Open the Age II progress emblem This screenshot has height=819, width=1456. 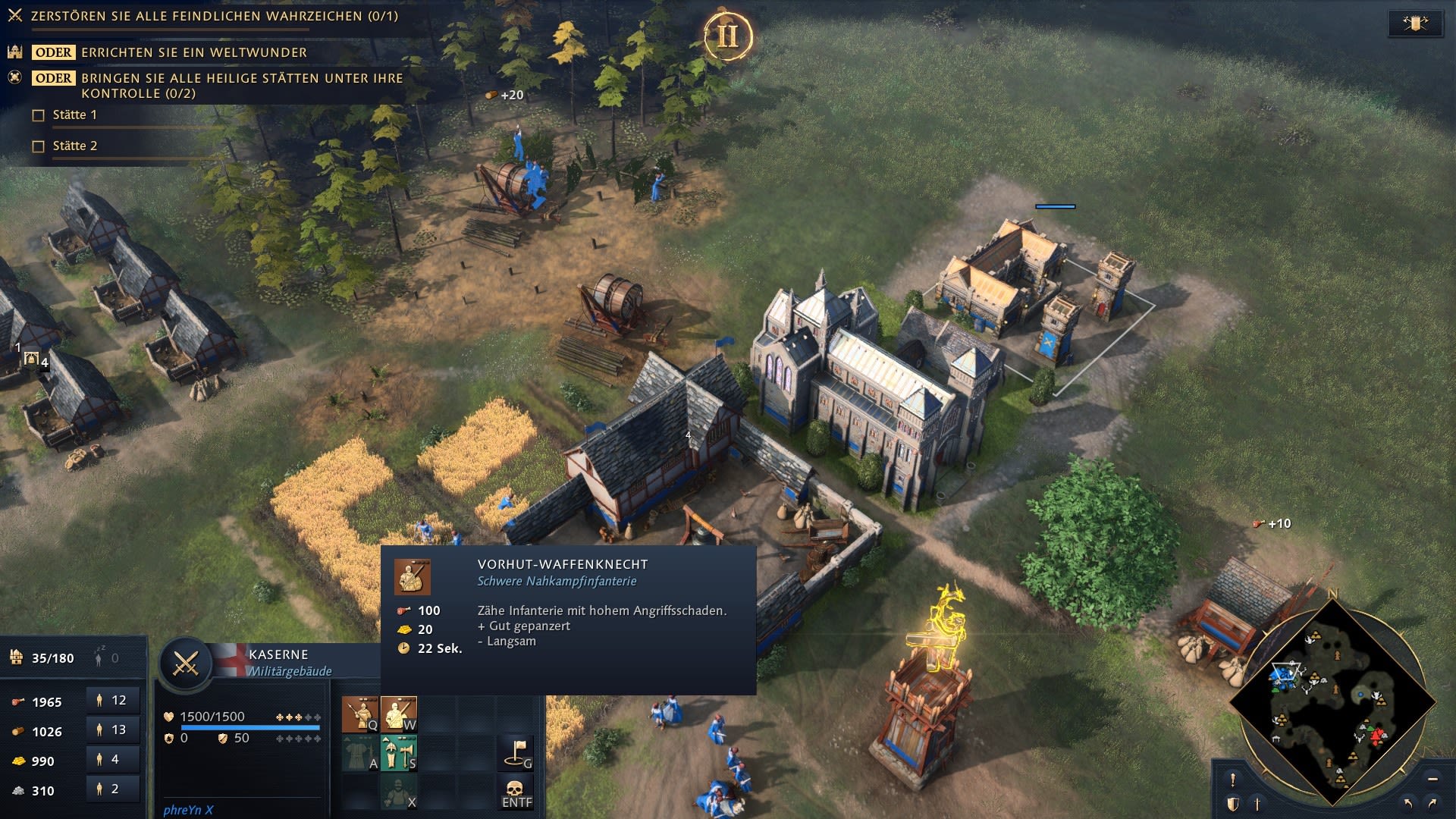click(x=727, y=36)
